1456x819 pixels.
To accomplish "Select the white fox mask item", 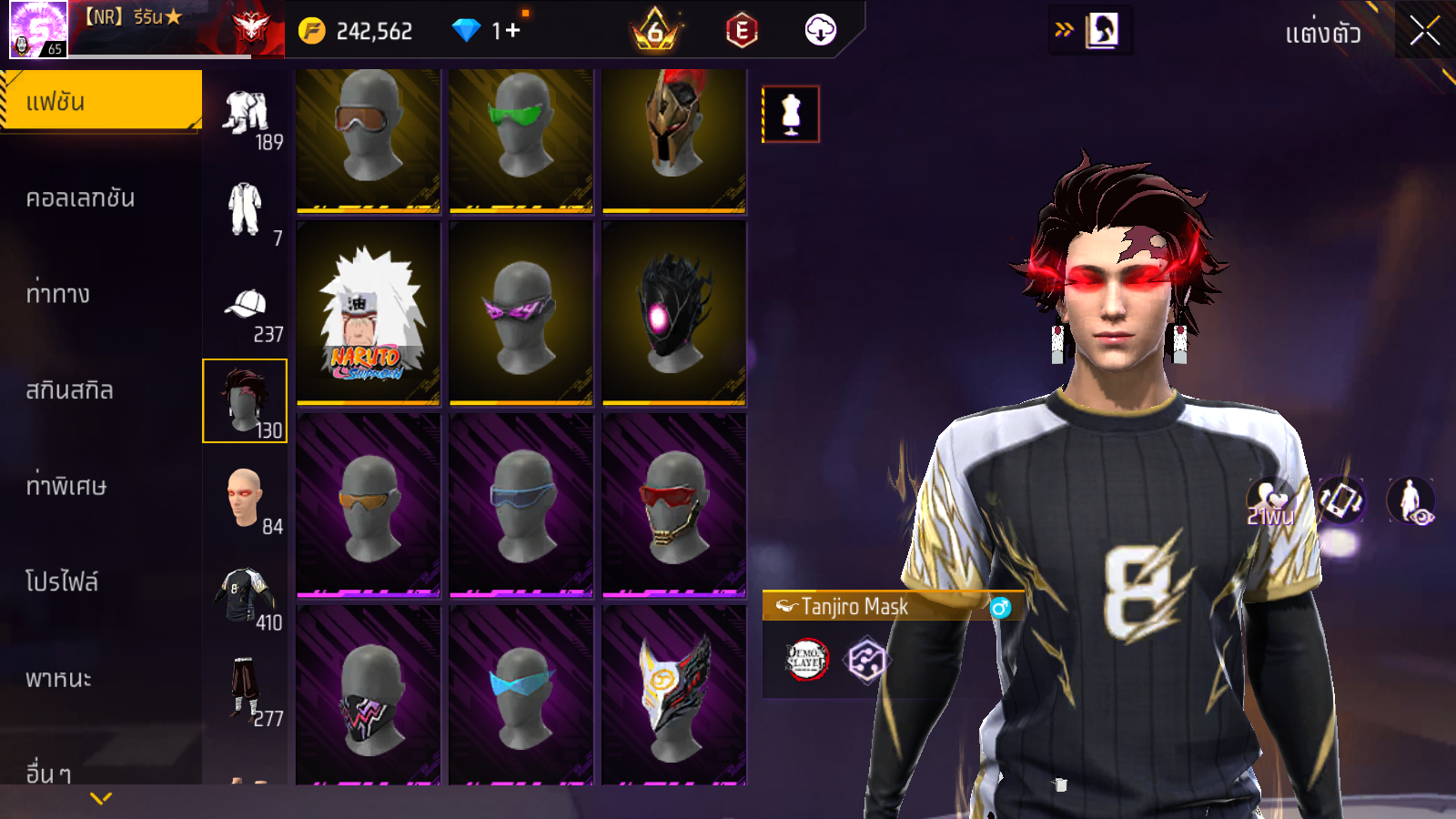I will point(673,695).
